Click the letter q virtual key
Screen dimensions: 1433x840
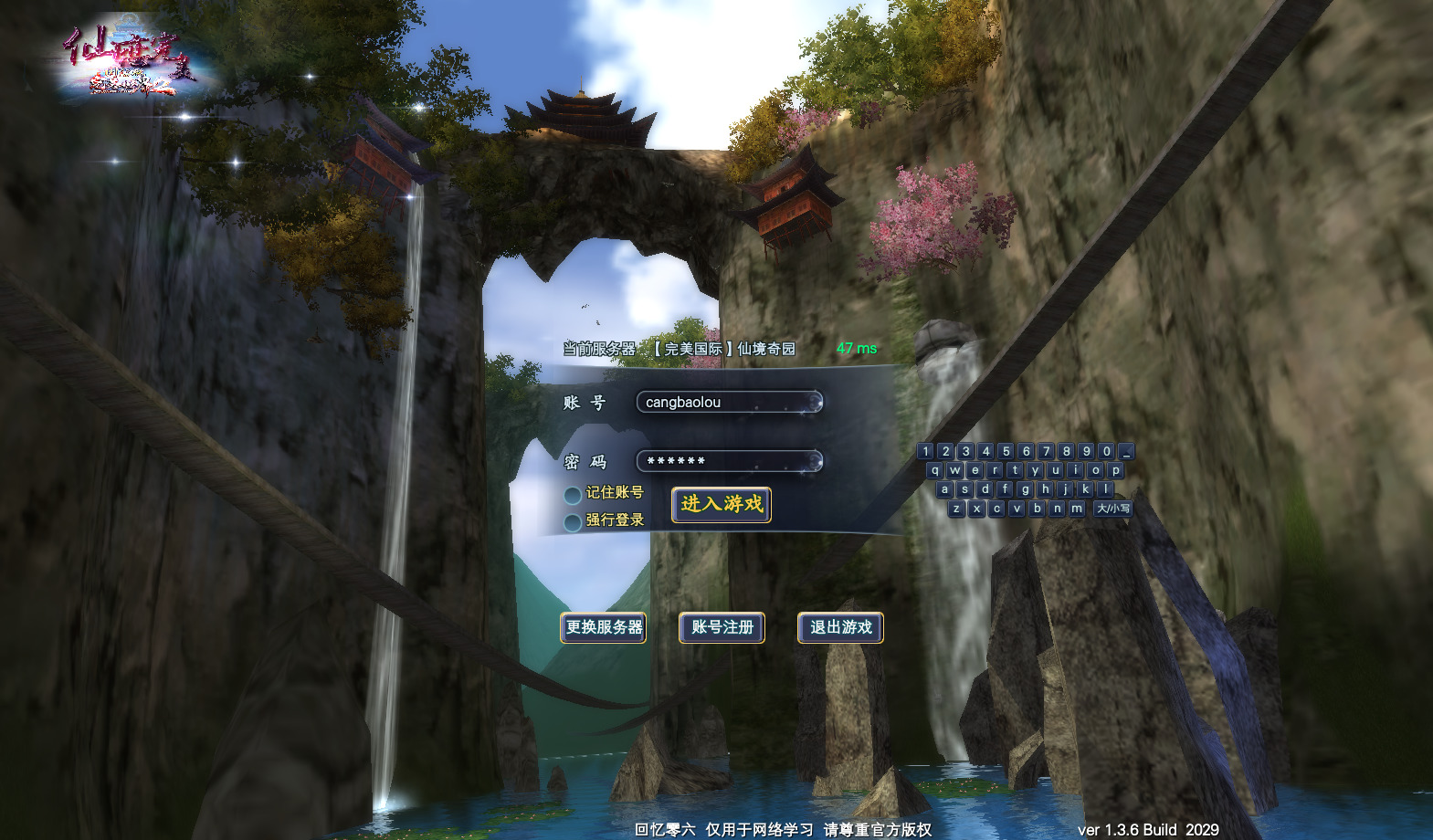pos(934,470)
